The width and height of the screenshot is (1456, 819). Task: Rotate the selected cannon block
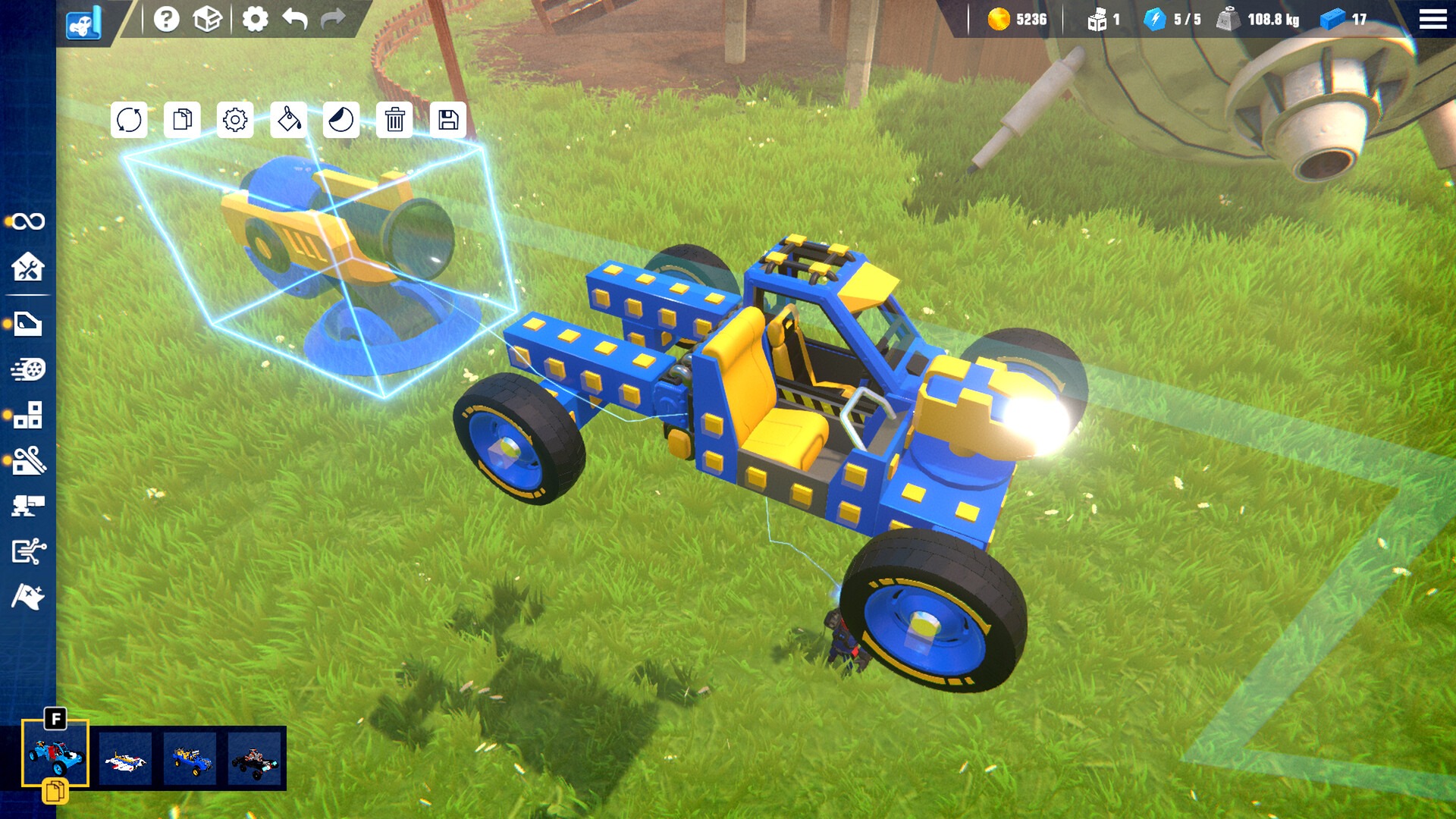[129, 120]
